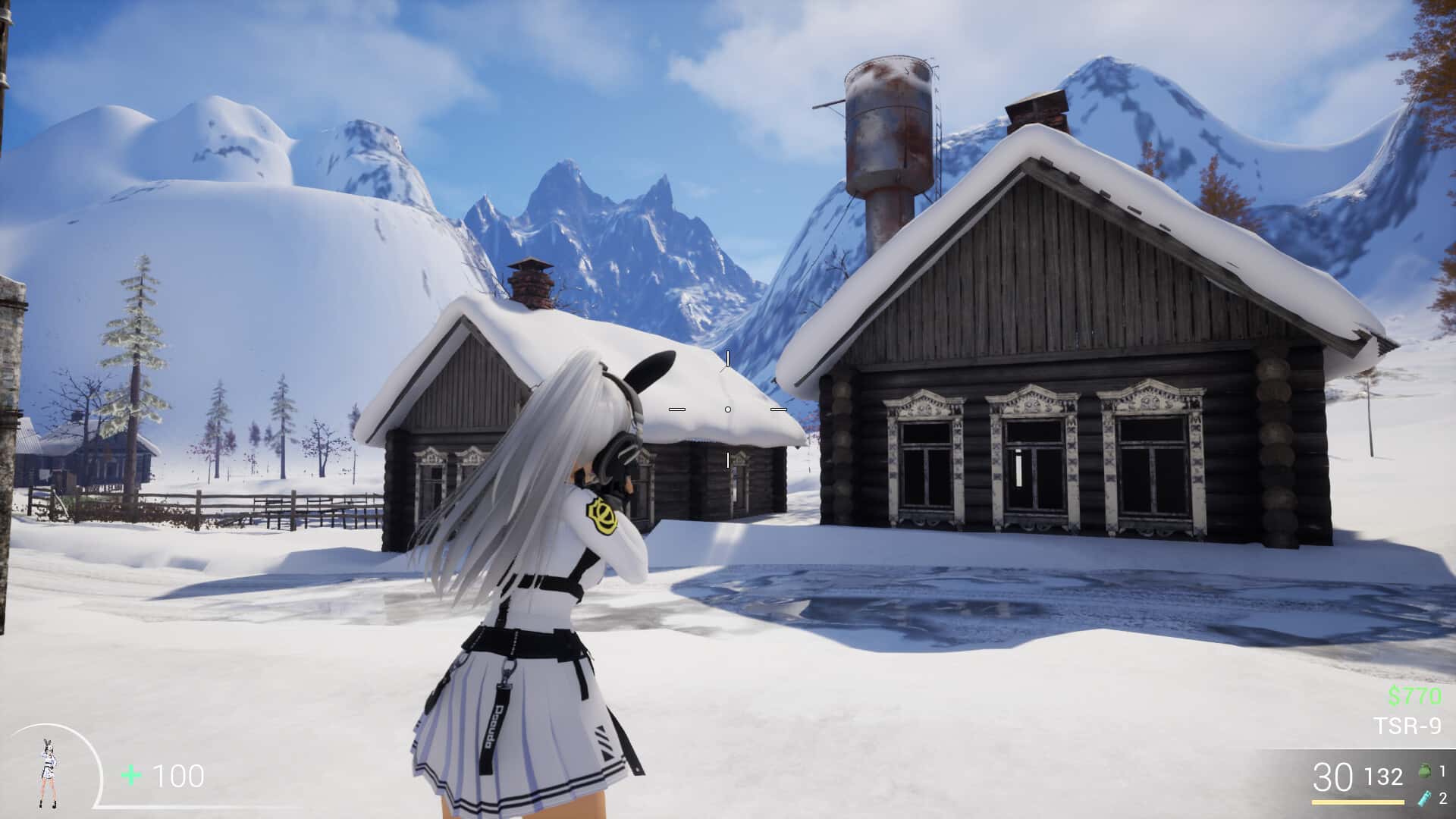Select the cyan syringe item icon
The width and height of the screenshot is (1456, 819).
pos(1423,798)
